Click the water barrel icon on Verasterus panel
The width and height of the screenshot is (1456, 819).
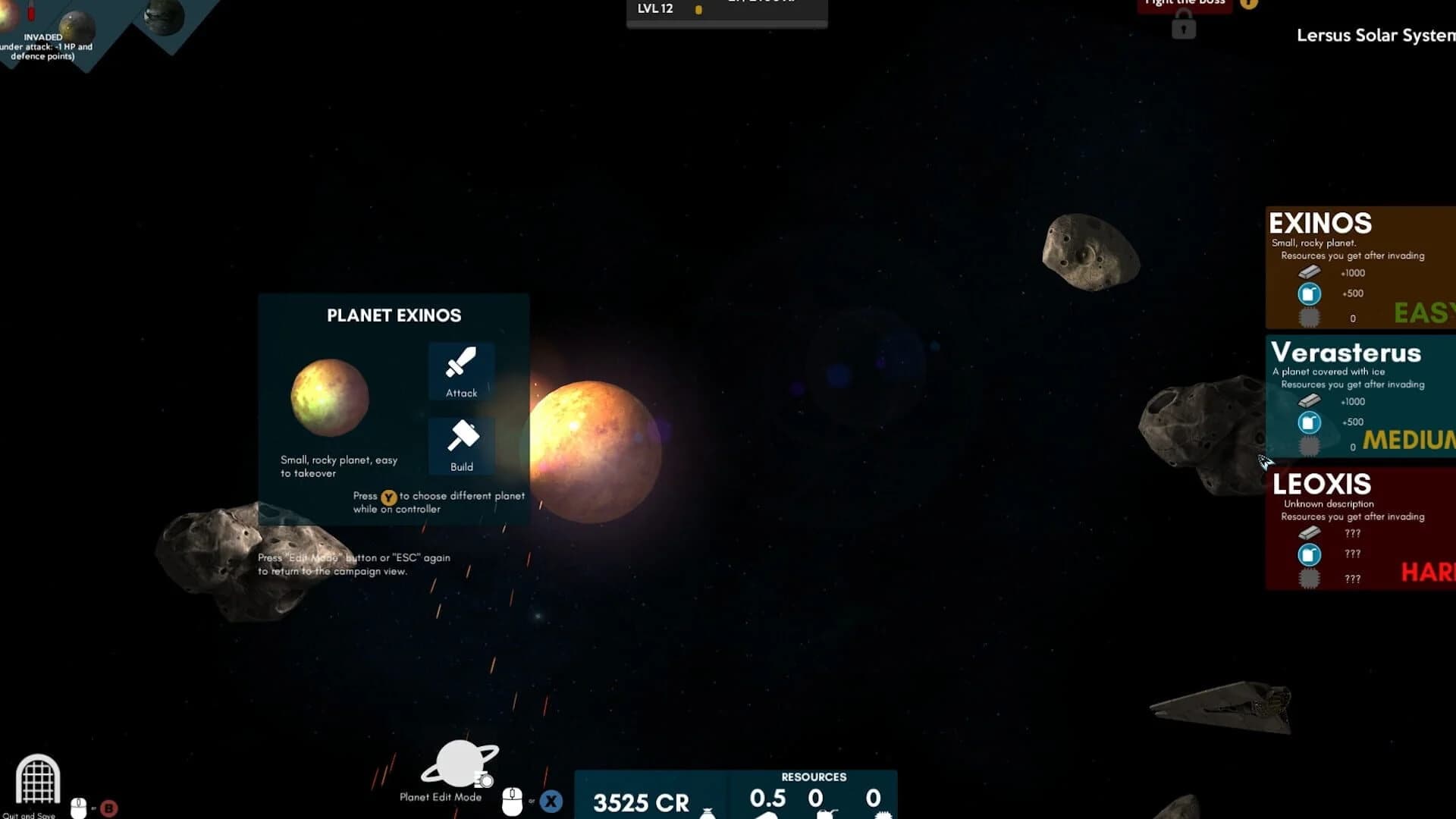tap(1309, 422)
